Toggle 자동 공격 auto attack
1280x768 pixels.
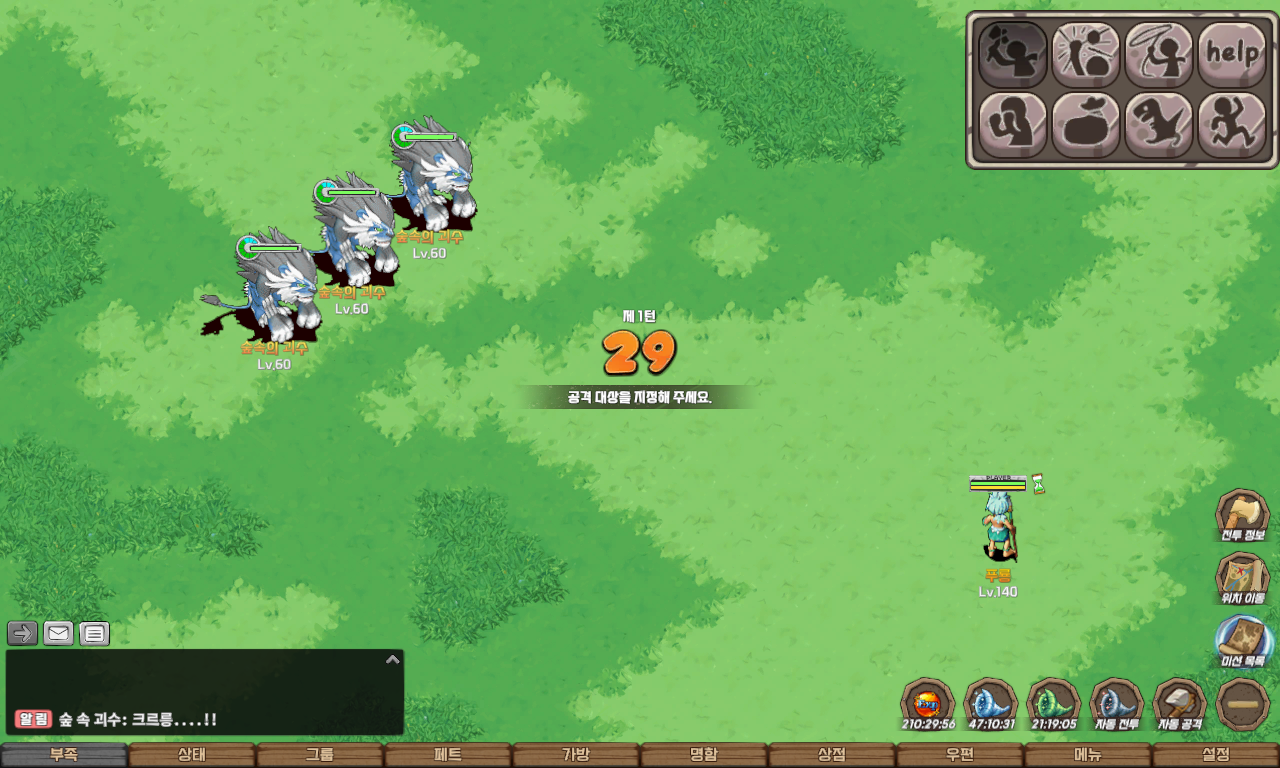tap(1180, 704)
